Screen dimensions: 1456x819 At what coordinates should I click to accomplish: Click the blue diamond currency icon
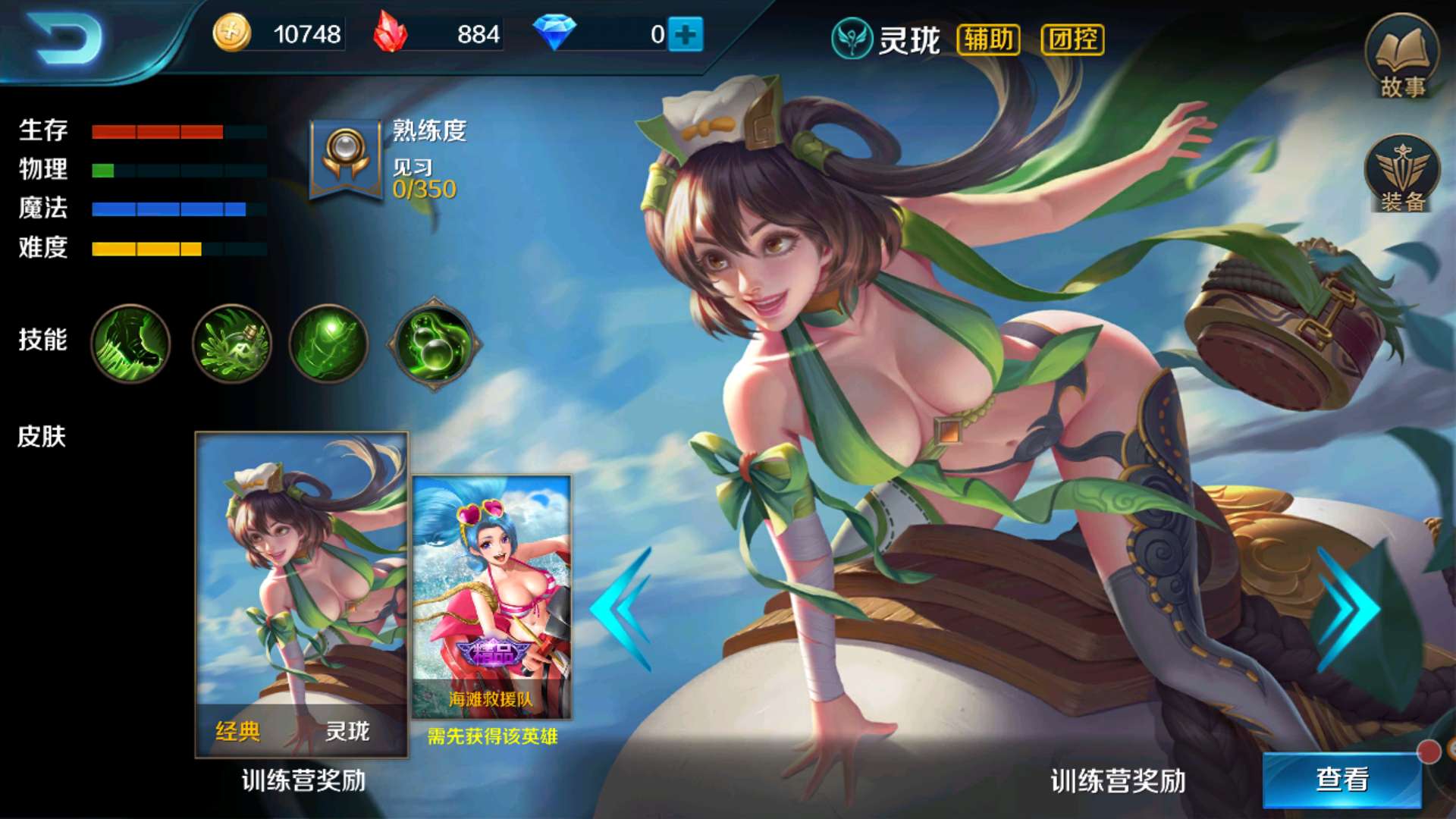tap(556, 32)
